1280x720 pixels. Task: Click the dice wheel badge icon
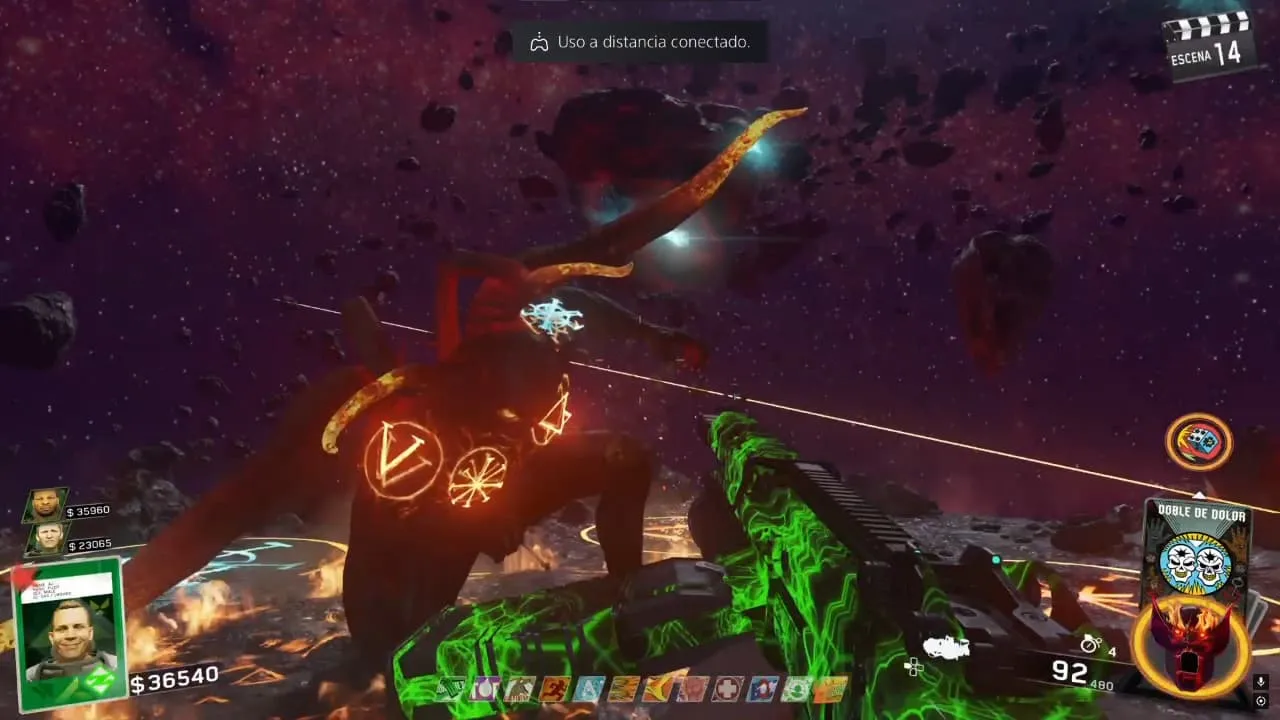click(1198, 442)
